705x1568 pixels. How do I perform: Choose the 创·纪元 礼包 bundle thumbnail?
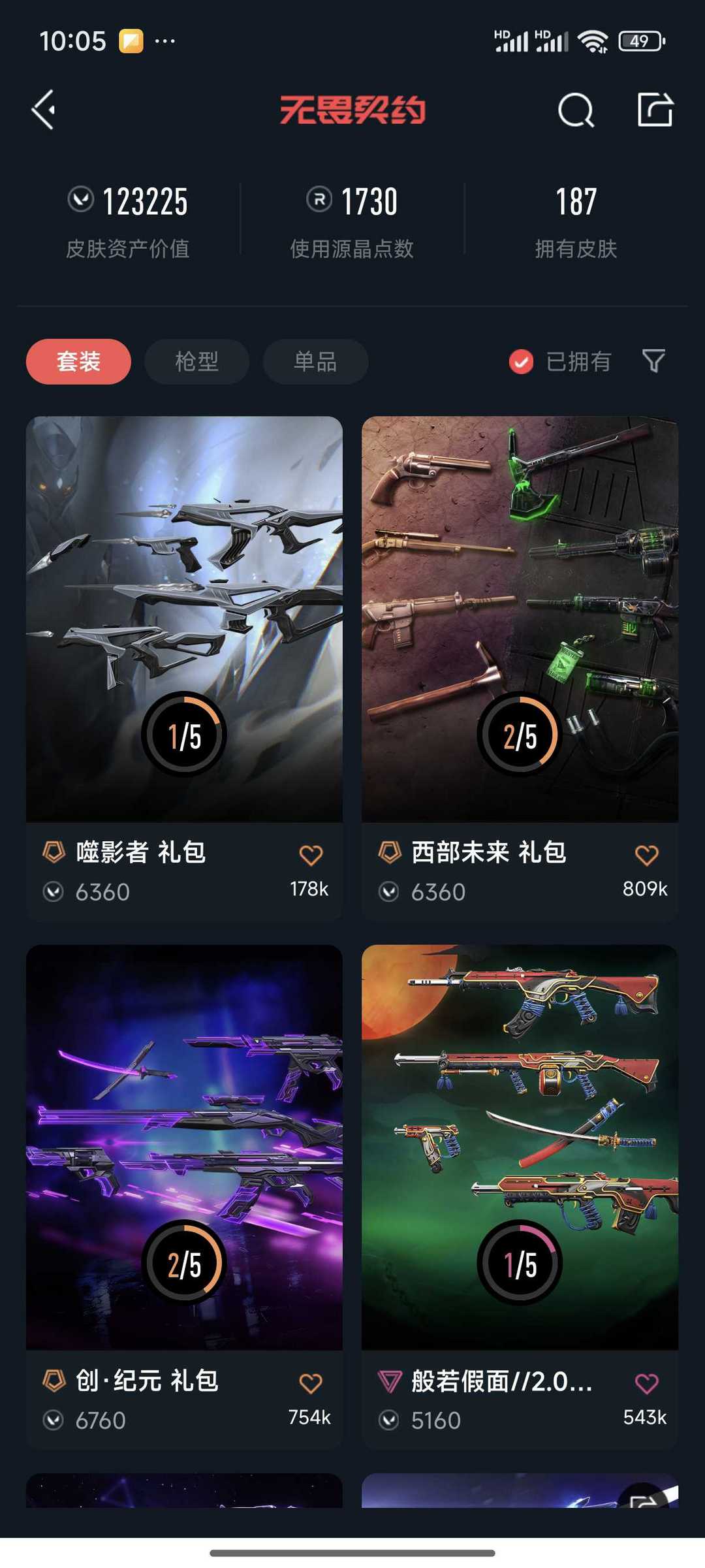184,1147
